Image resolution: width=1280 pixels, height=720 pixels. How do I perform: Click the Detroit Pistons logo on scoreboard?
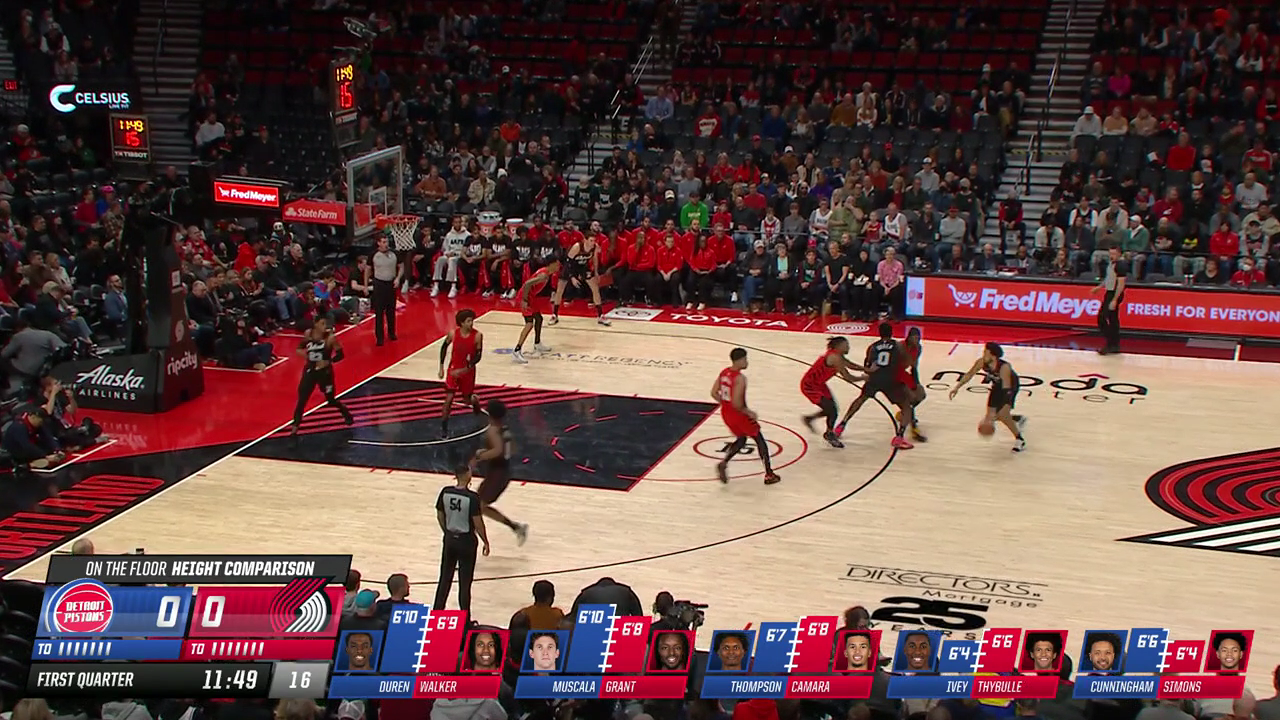click(x=81, y=609)
